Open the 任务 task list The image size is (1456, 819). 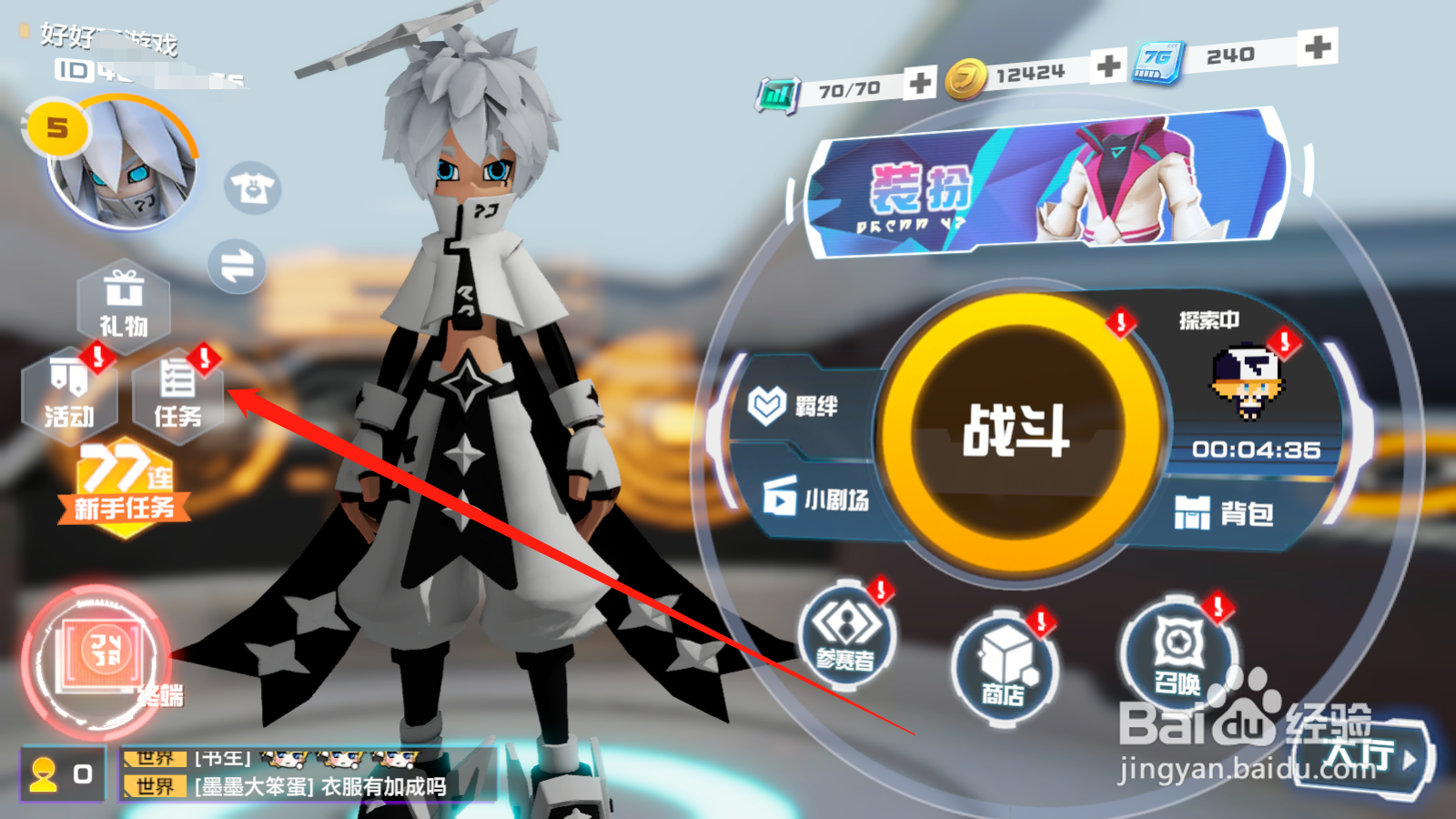[x=178, y=396]
